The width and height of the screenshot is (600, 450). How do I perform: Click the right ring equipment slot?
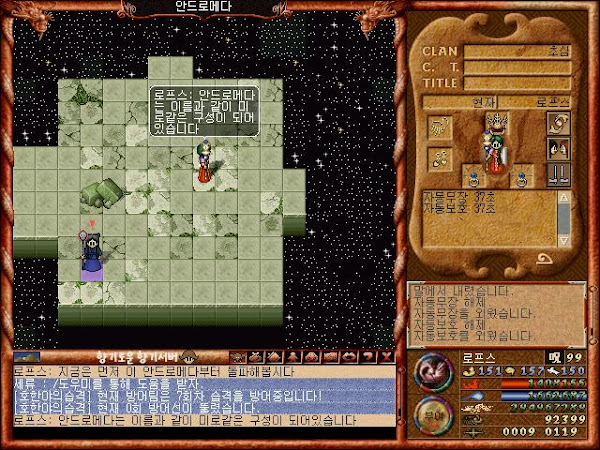[521, 180]
